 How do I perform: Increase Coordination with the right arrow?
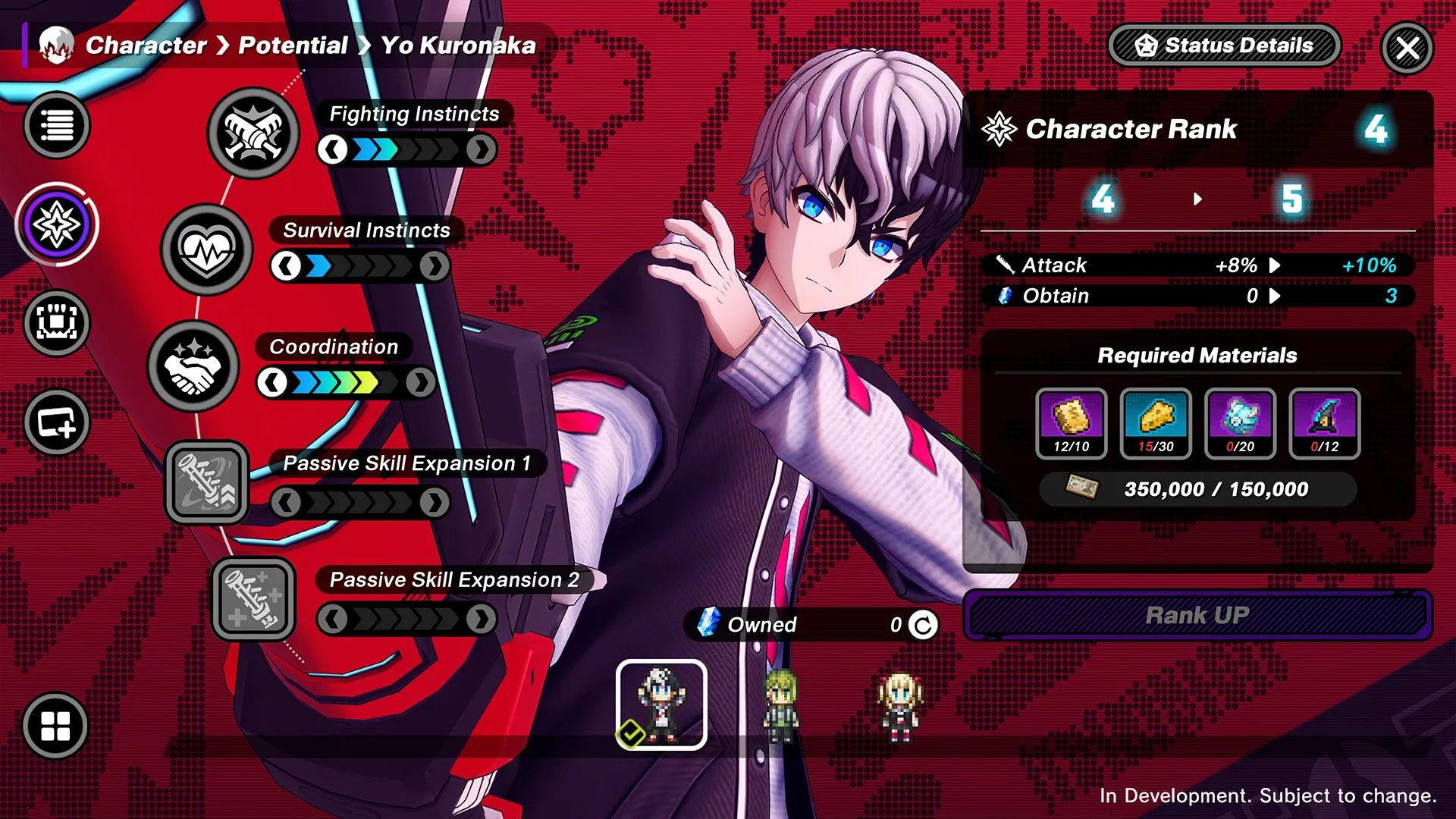(419, 383)
